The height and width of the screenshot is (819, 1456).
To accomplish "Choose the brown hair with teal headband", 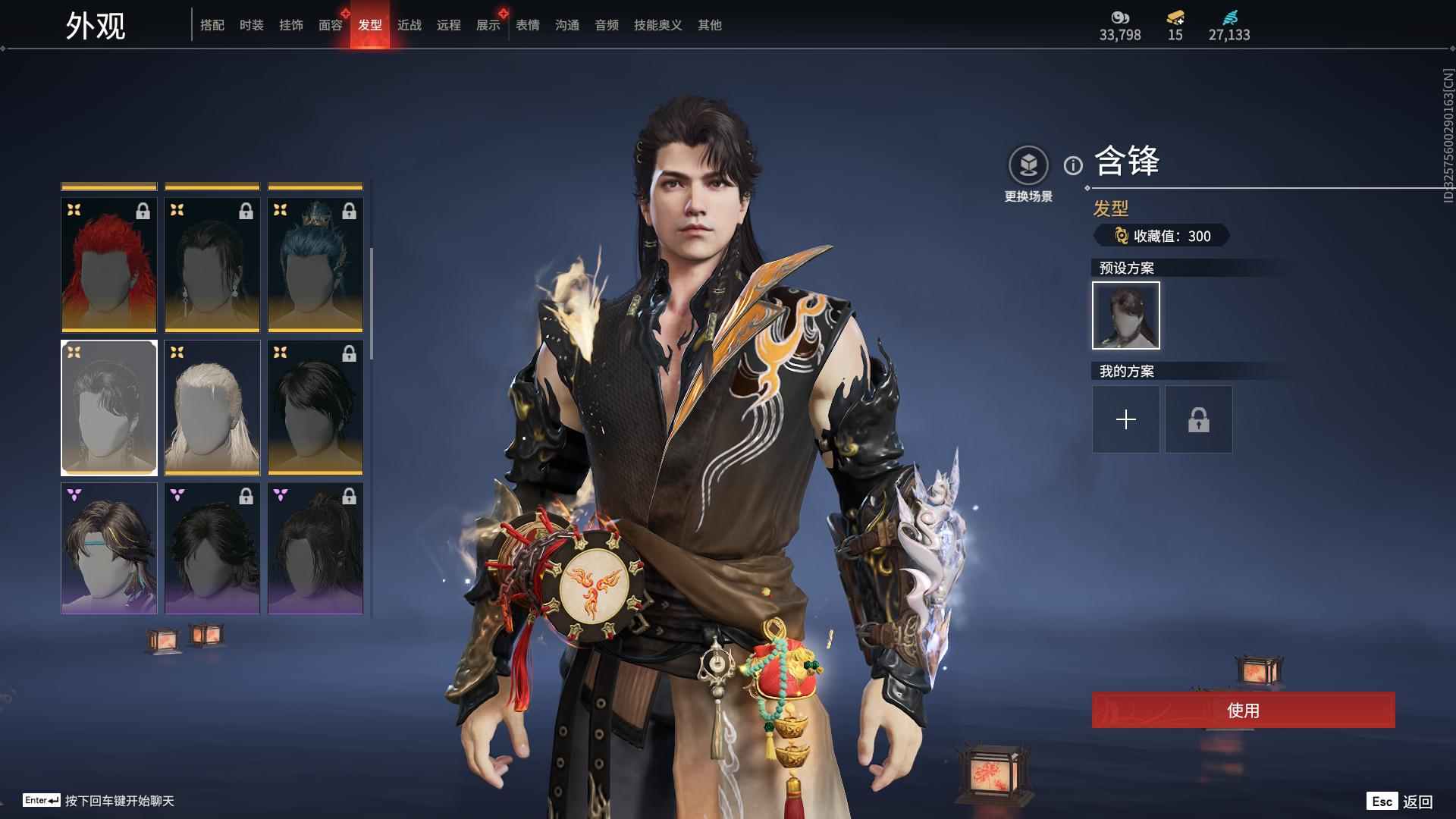I will [x=109, y=548].
